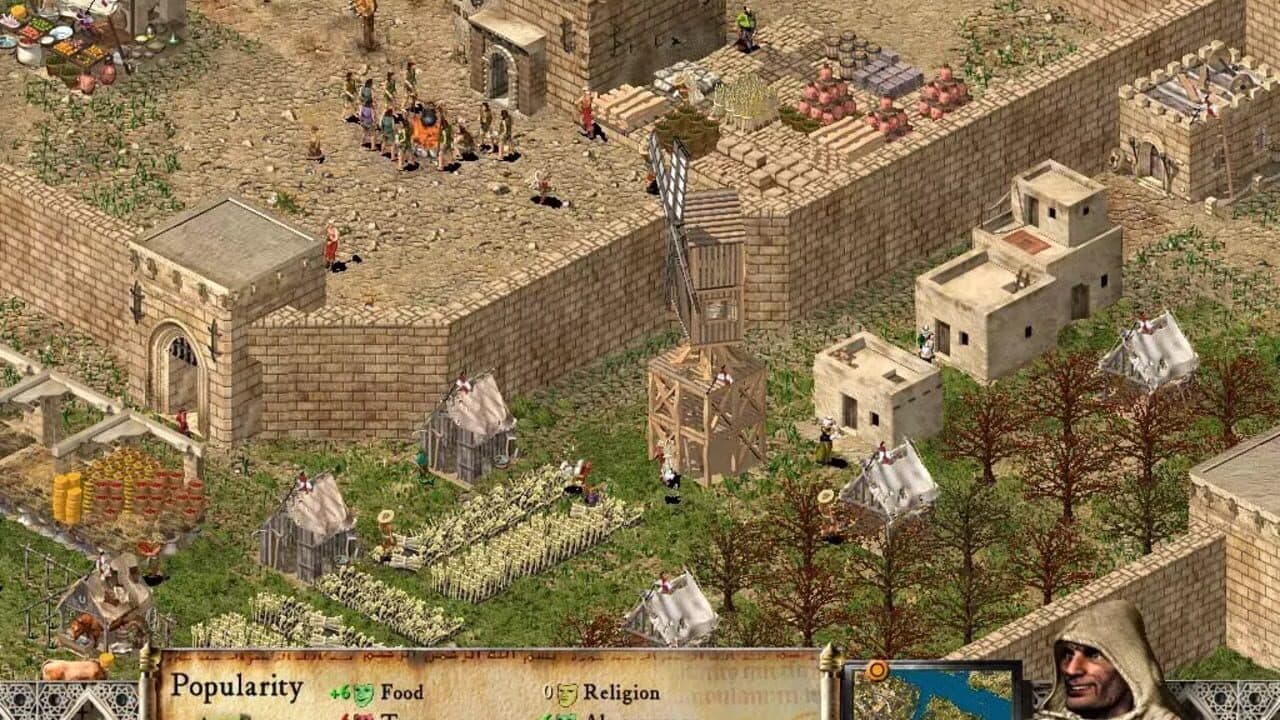Click the orange marker above the minimap
Screen dimensions: 1280x720
point(877,669)
